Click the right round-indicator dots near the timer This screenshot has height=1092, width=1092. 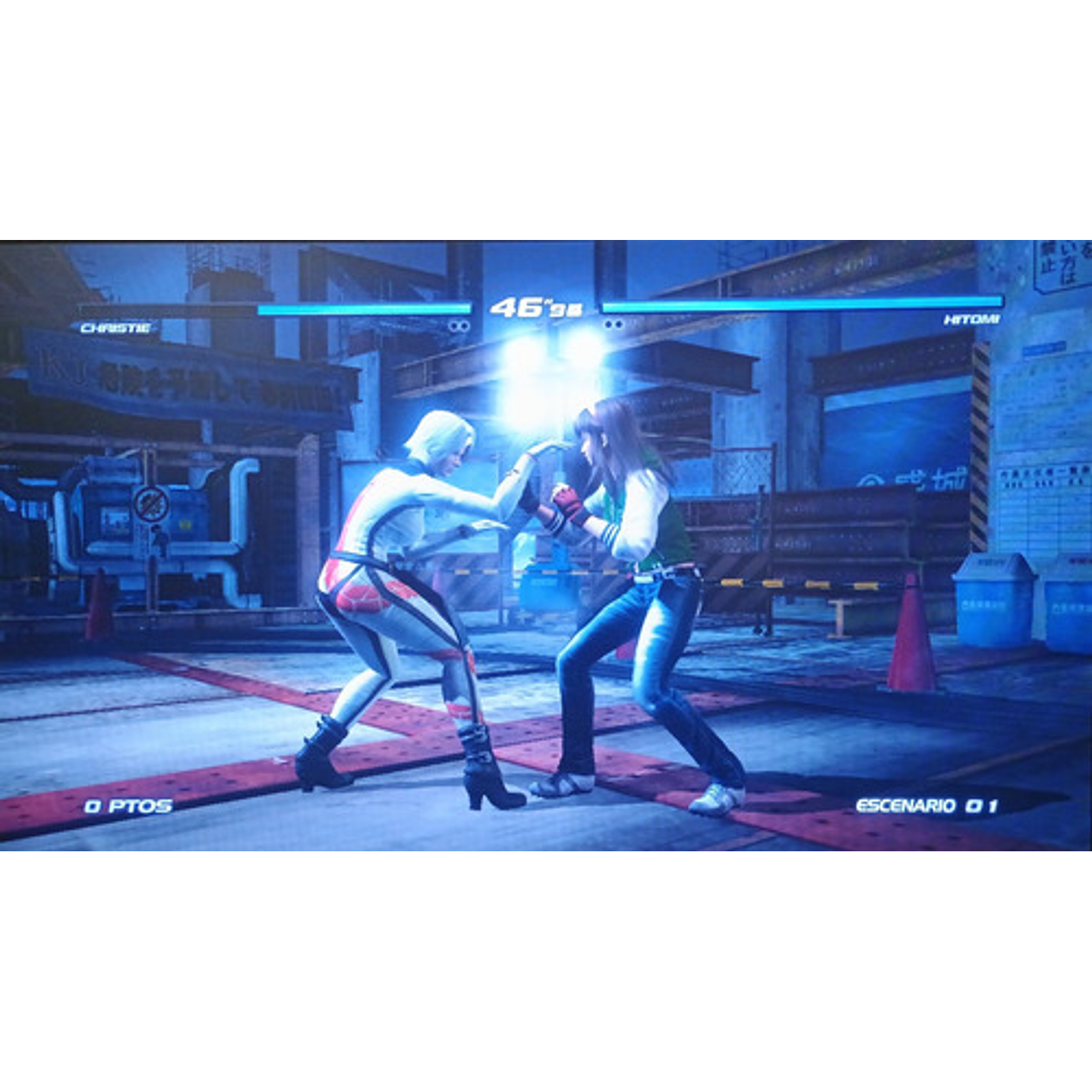pyautogui.click(x=613, y=325)
